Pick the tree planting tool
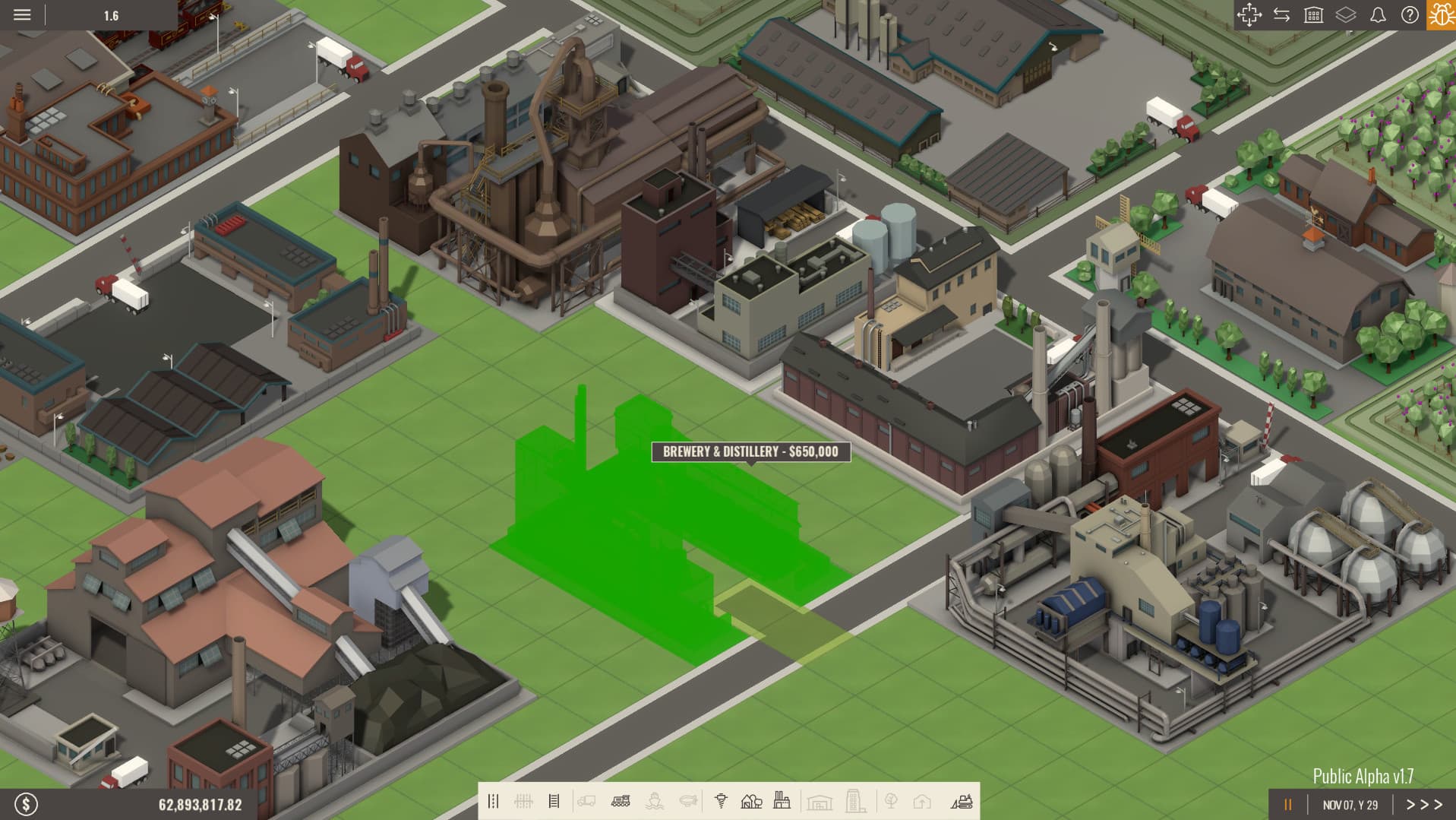 click(x=890, y=800)
